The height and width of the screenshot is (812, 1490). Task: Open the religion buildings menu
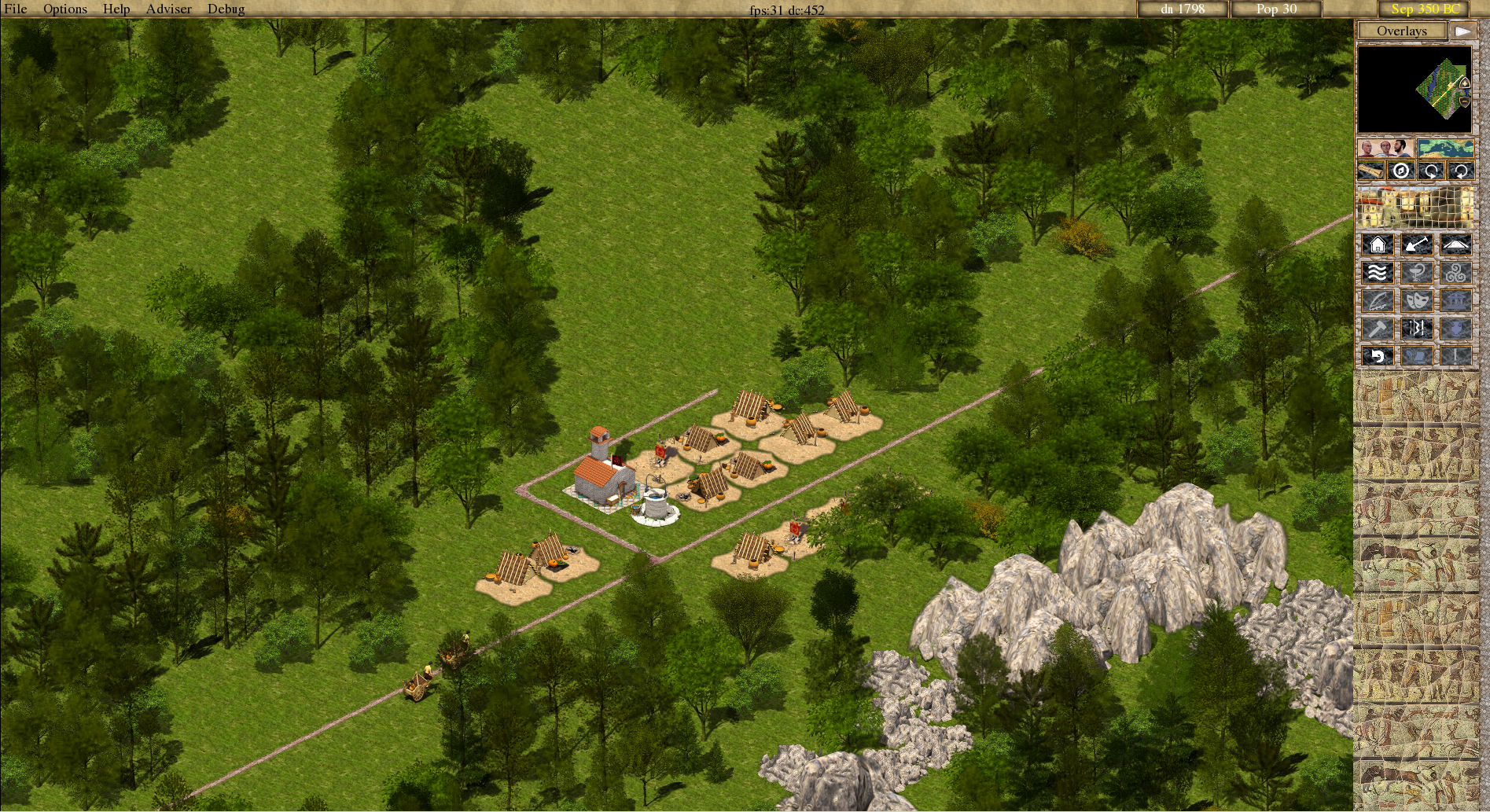[x=1456, y=272]
